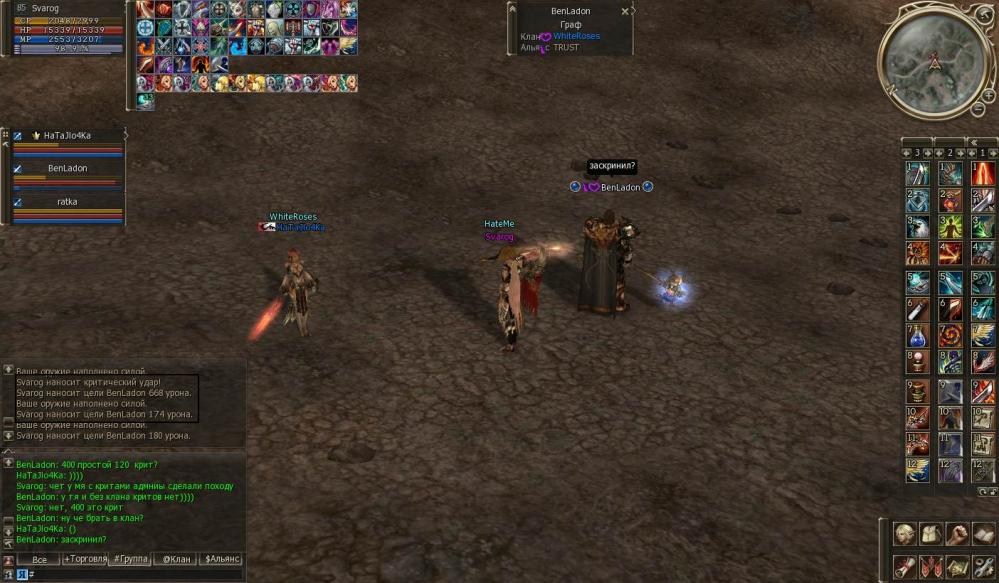The width and height of the screenshot is (999, 583).
Task: Open the skills book icon
Action: [x=983, y=534]
